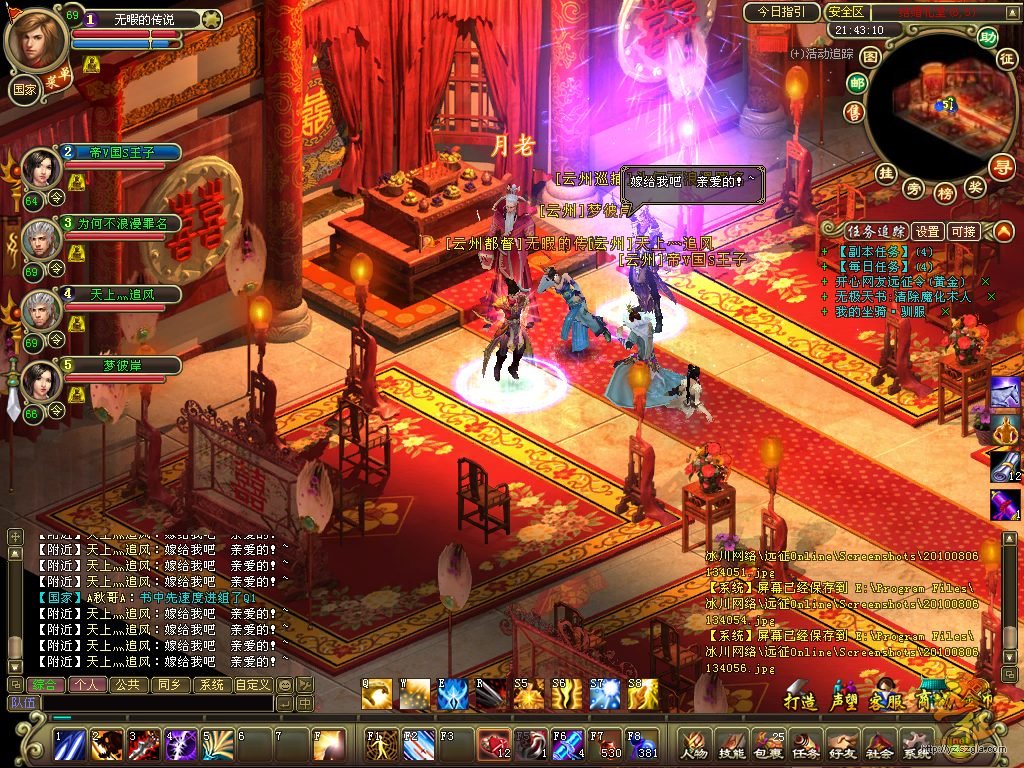Image resolution: width=1024 pixels, height=768 pixels.
Task: Open the 今日指引 daily guide
Action: click(781, 12)
